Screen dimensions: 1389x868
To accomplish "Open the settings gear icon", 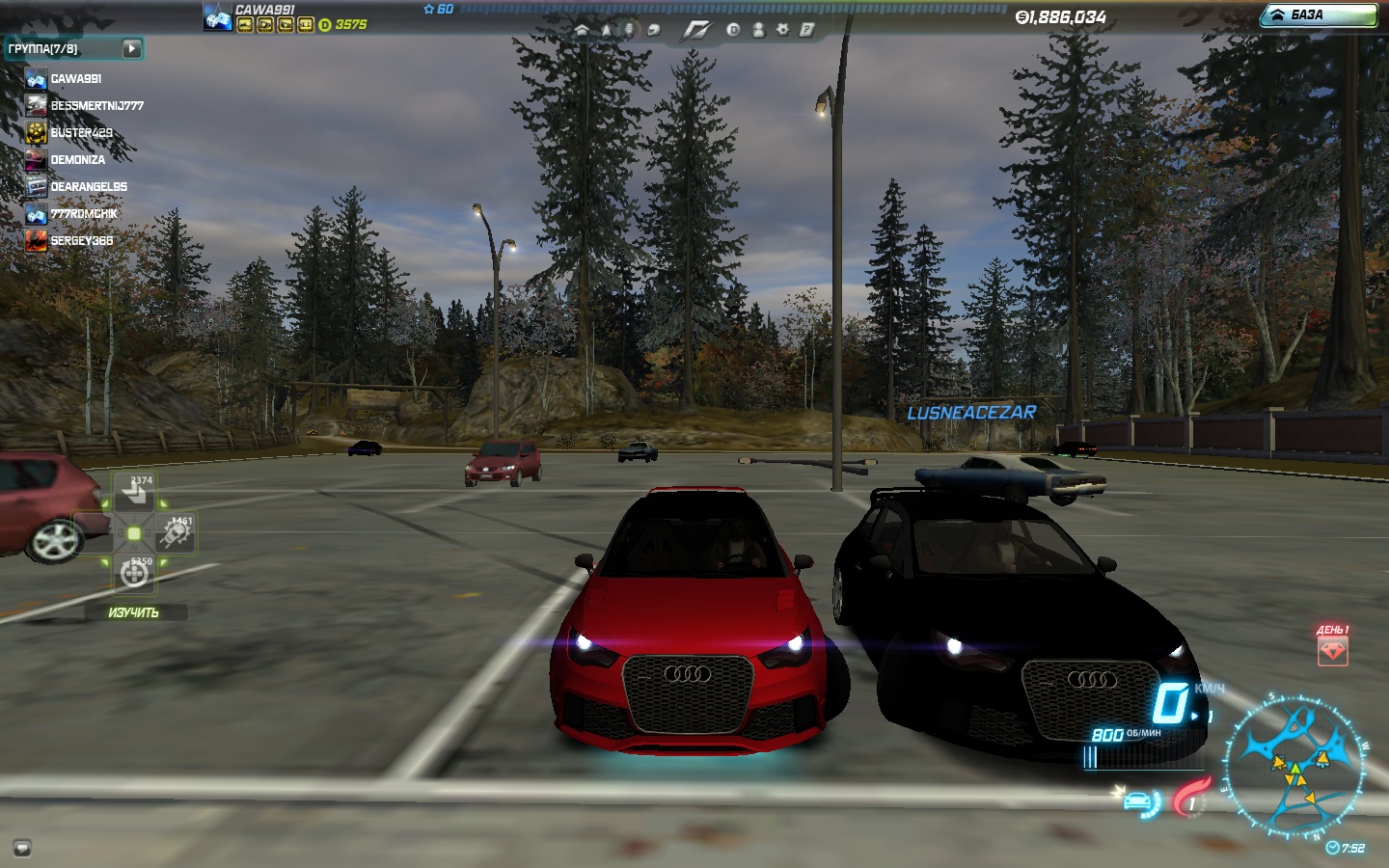I will coord(782,30).
